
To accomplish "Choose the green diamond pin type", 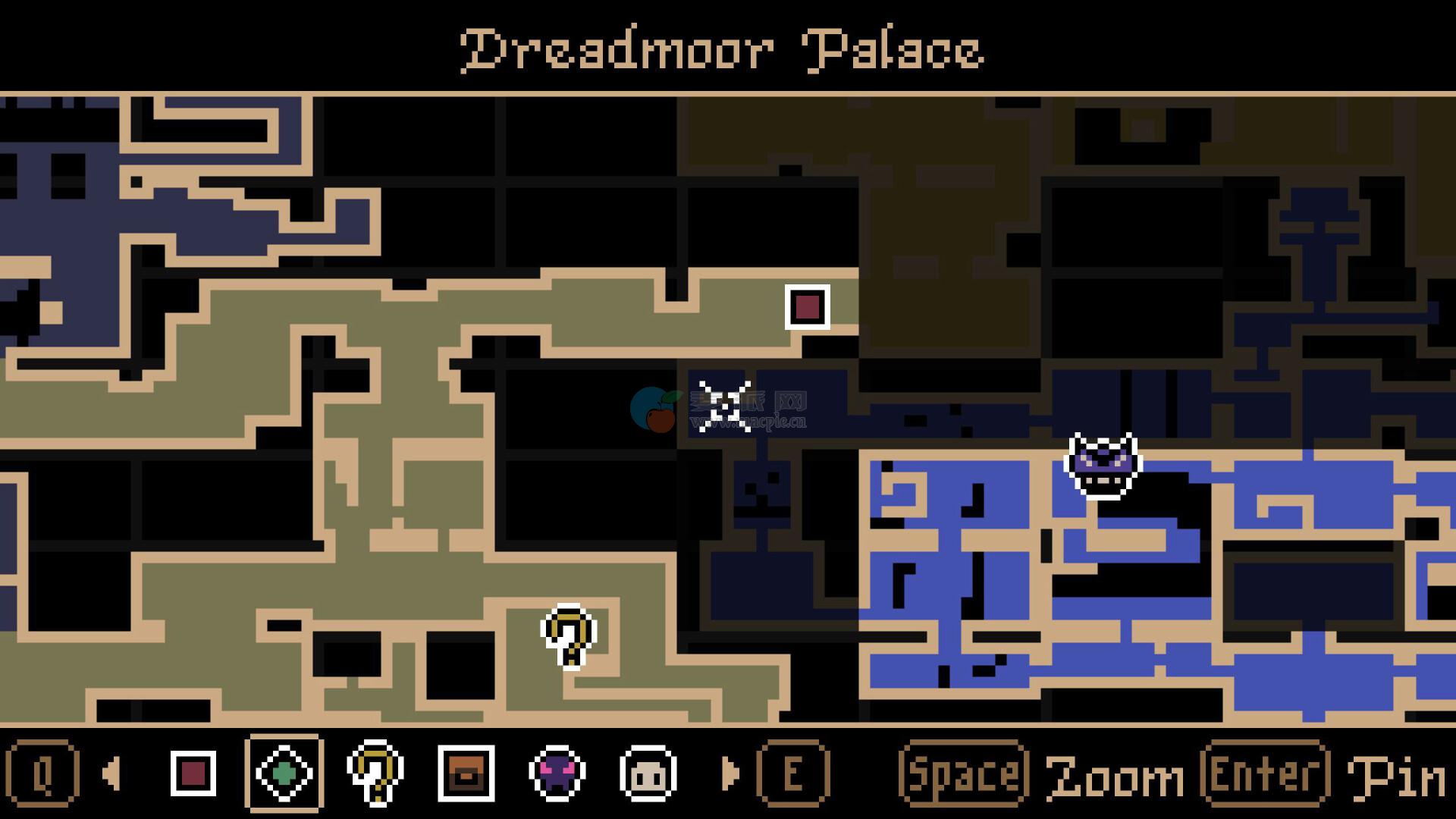I will pyautogui.click(x=284, y=773).
